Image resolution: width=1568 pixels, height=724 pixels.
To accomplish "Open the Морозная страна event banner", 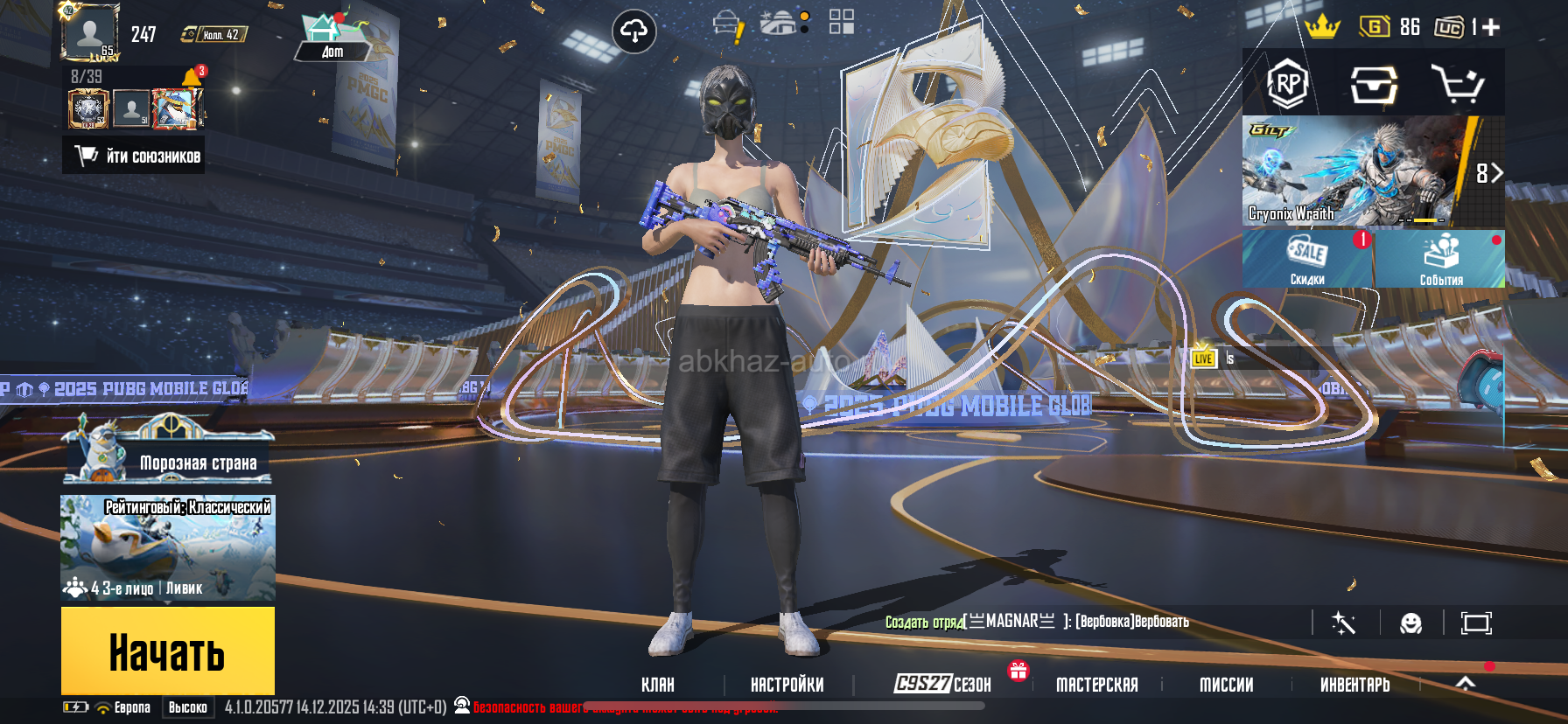I will coord(168,456).
